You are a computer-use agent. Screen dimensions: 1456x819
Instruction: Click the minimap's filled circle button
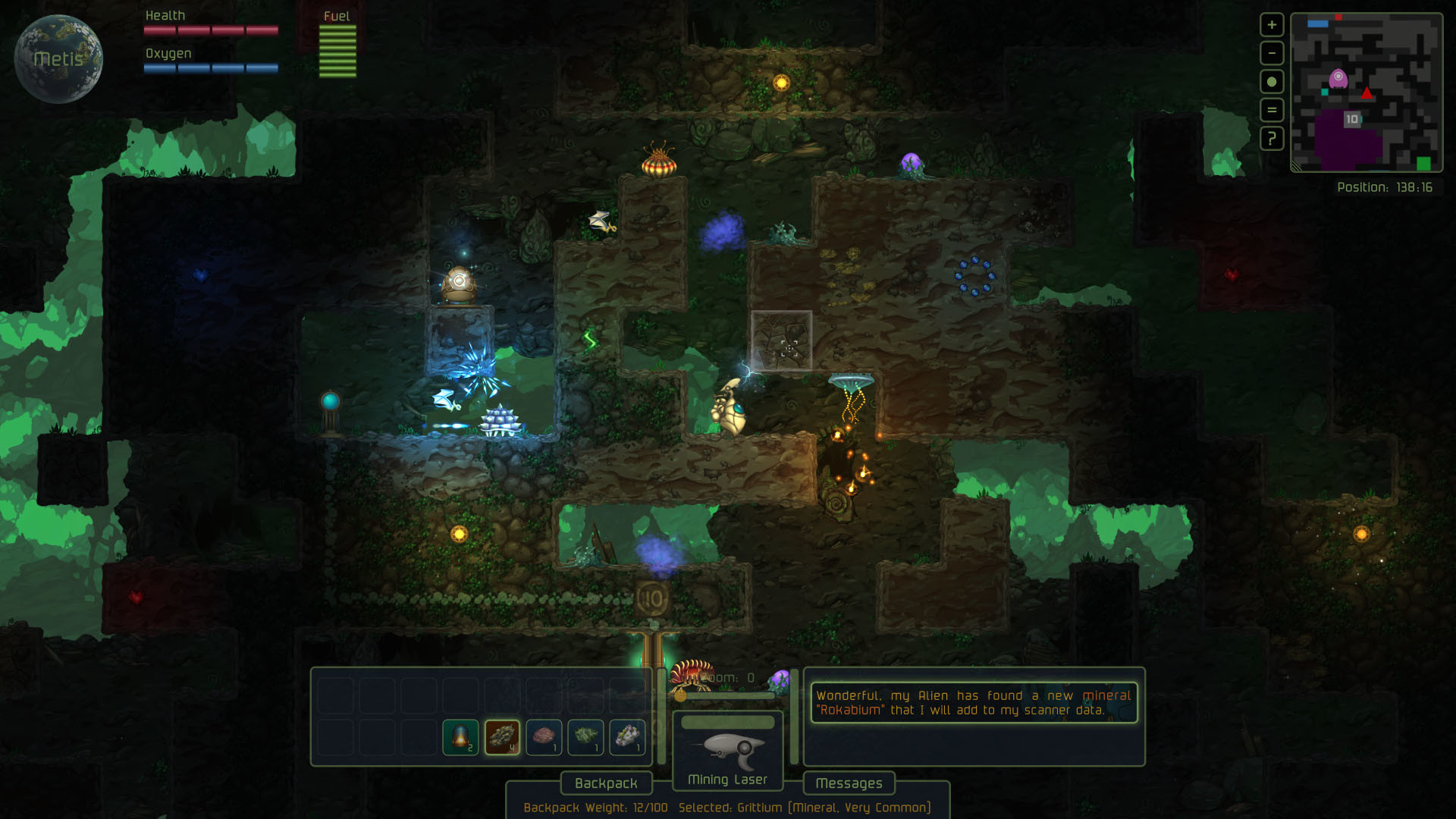[1272, 82]
